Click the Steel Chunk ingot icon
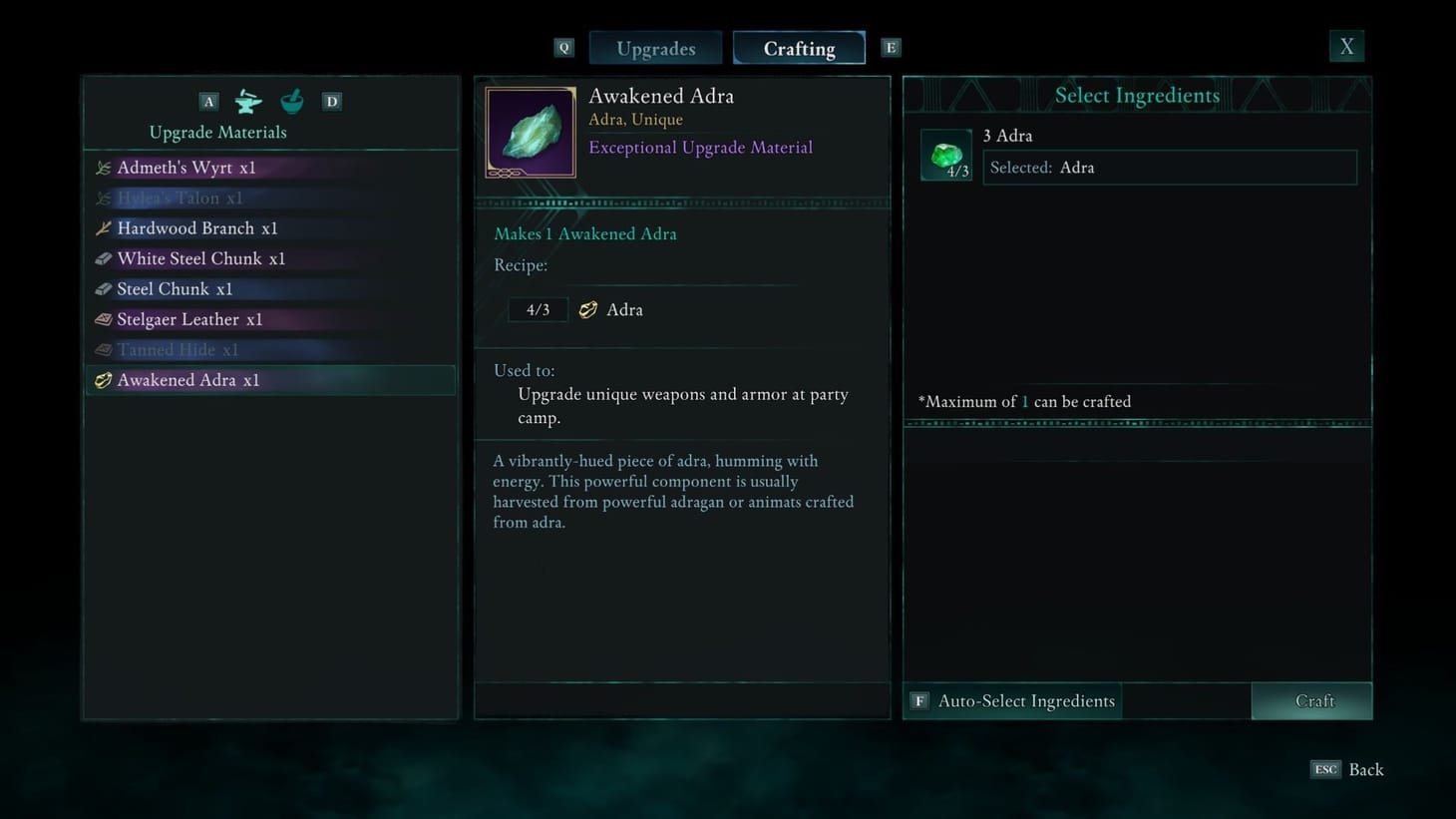Image resolution: width=1456 pixels, height=819 pixels. tap(103, 288)
